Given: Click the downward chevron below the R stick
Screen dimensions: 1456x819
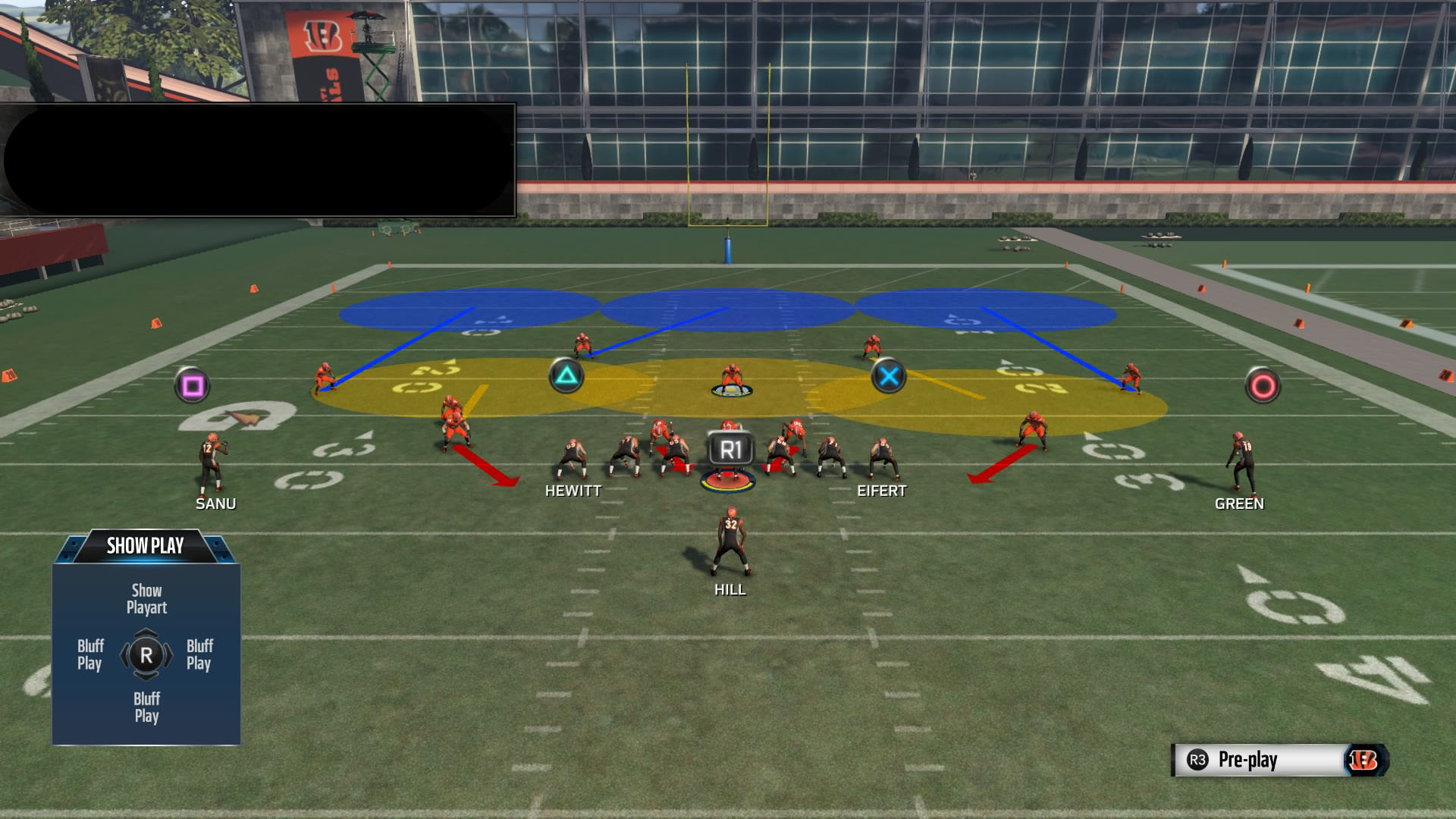Looking at the screenshot, I should click(x=146, y=676).
